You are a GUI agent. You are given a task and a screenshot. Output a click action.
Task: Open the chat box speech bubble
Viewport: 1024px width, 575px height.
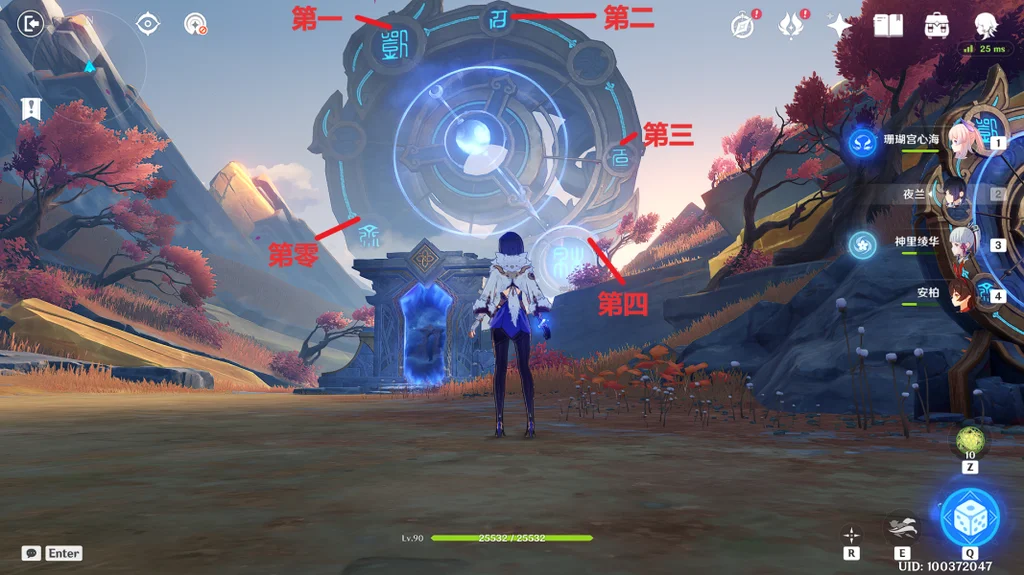(x=32, y=553)
